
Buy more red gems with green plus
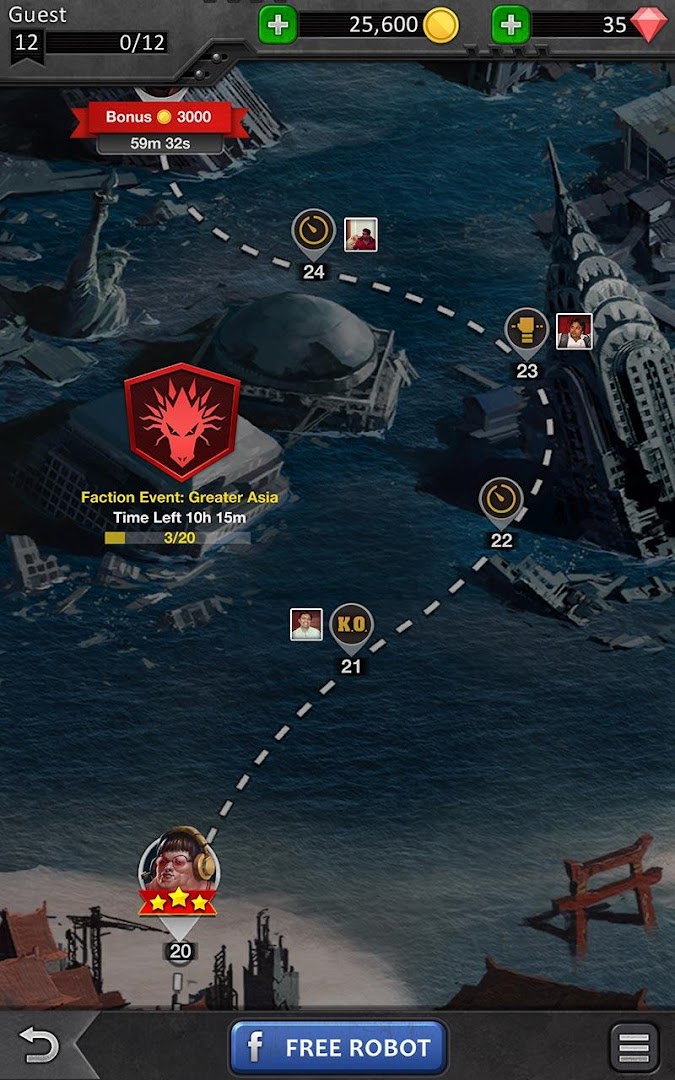tap(510, 25)
